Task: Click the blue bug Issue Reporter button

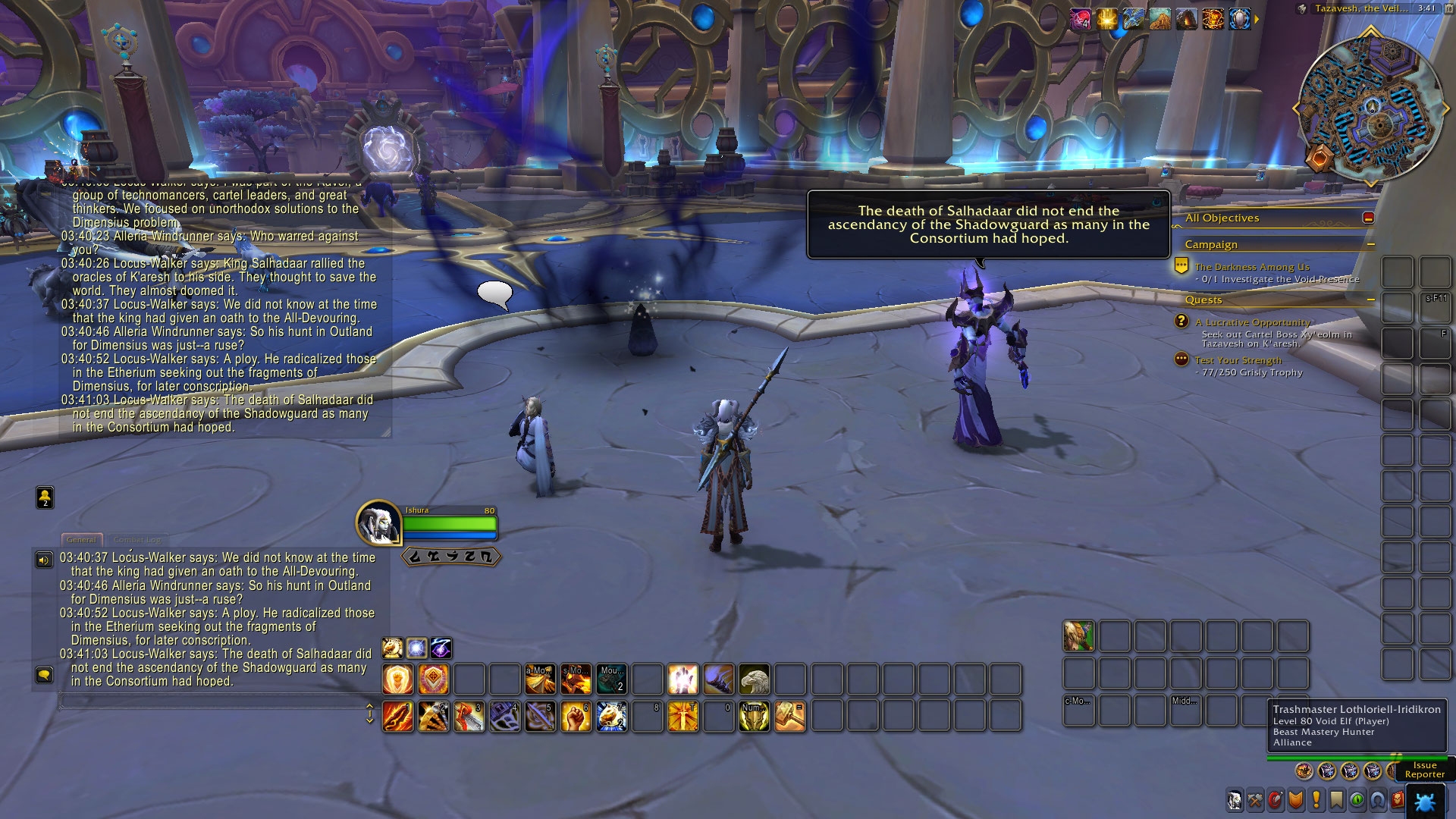Action: 1425,802
